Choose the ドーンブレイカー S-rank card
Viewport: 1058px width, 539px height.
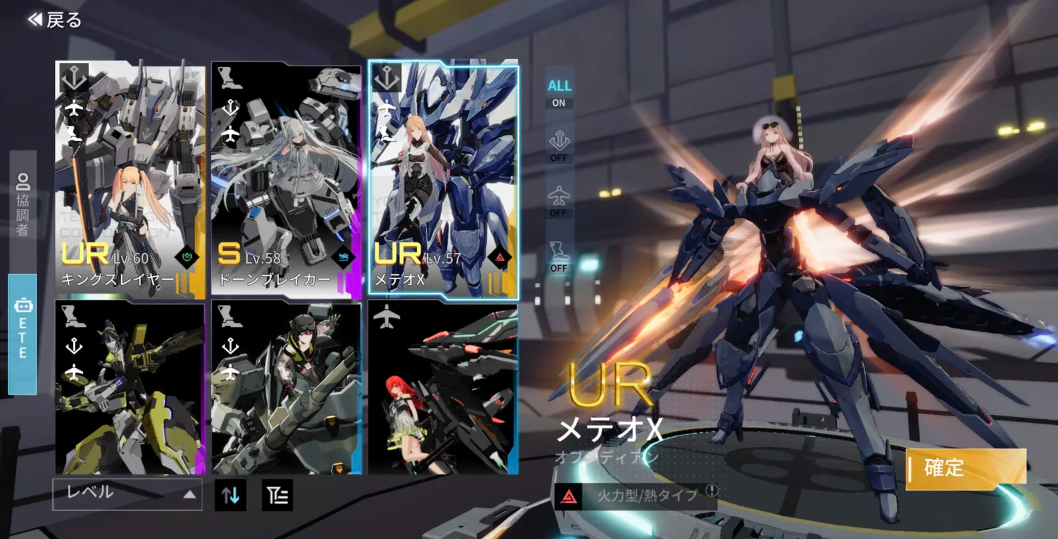pos(286,180)
